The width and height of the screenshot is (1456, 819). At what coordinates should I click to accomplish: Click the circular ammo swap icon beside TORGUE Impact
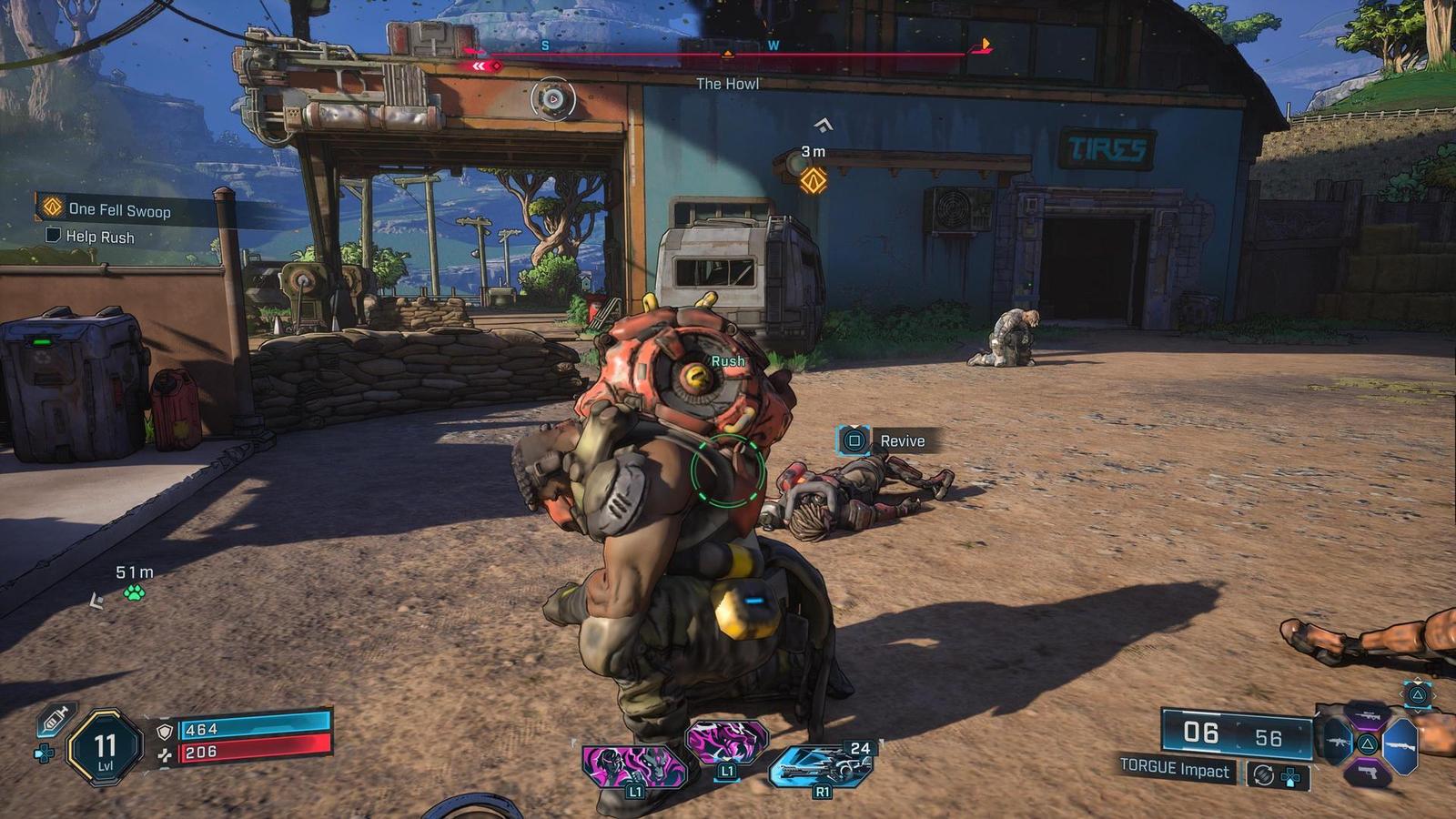click(x=1264, y=775)
